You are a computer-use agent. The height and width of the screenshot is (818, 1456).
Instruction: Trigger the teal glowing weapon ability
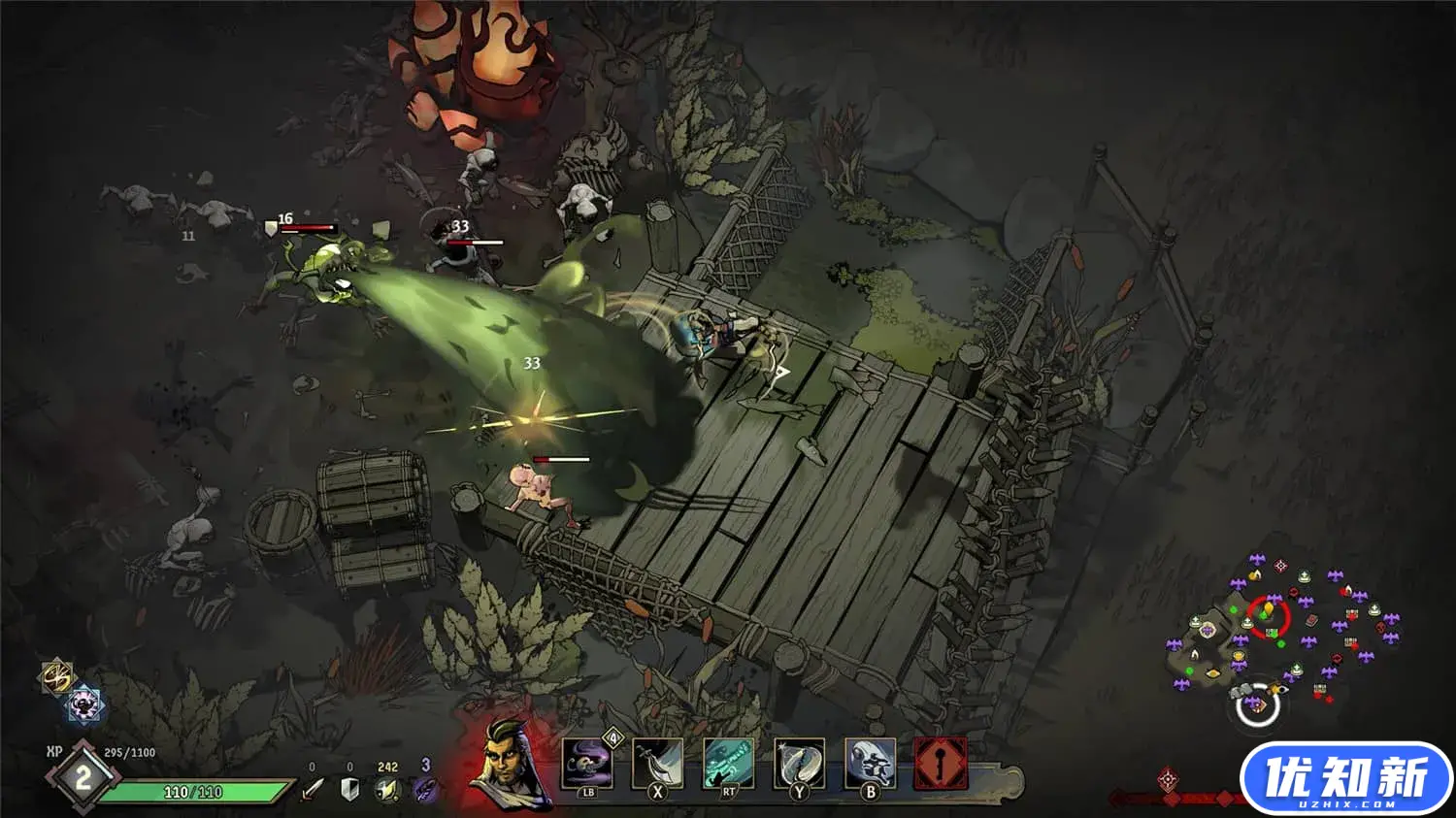728,764
